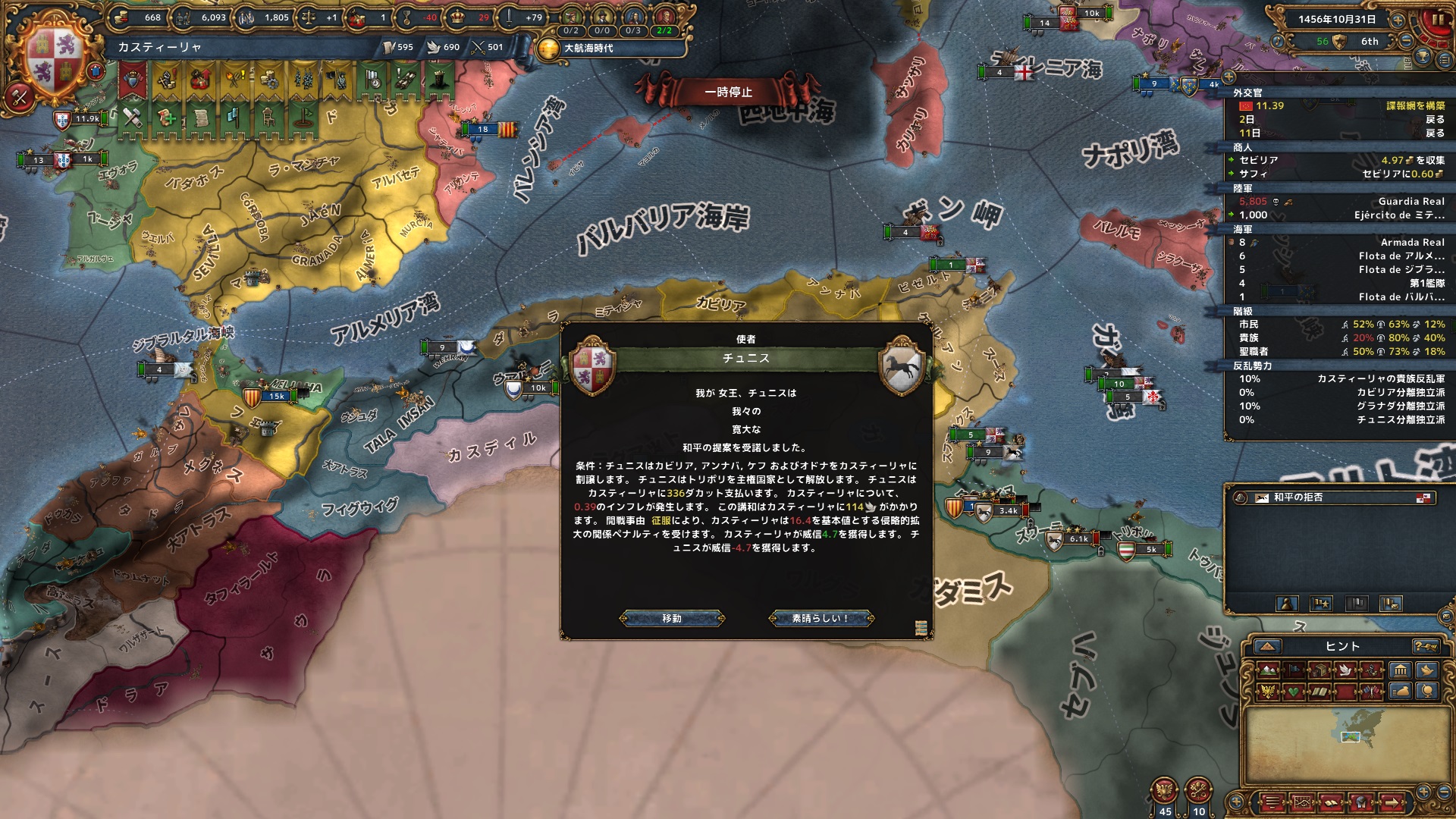
Task: Open the production crossed hammer and sword button
Action: [x=20, y=96]
